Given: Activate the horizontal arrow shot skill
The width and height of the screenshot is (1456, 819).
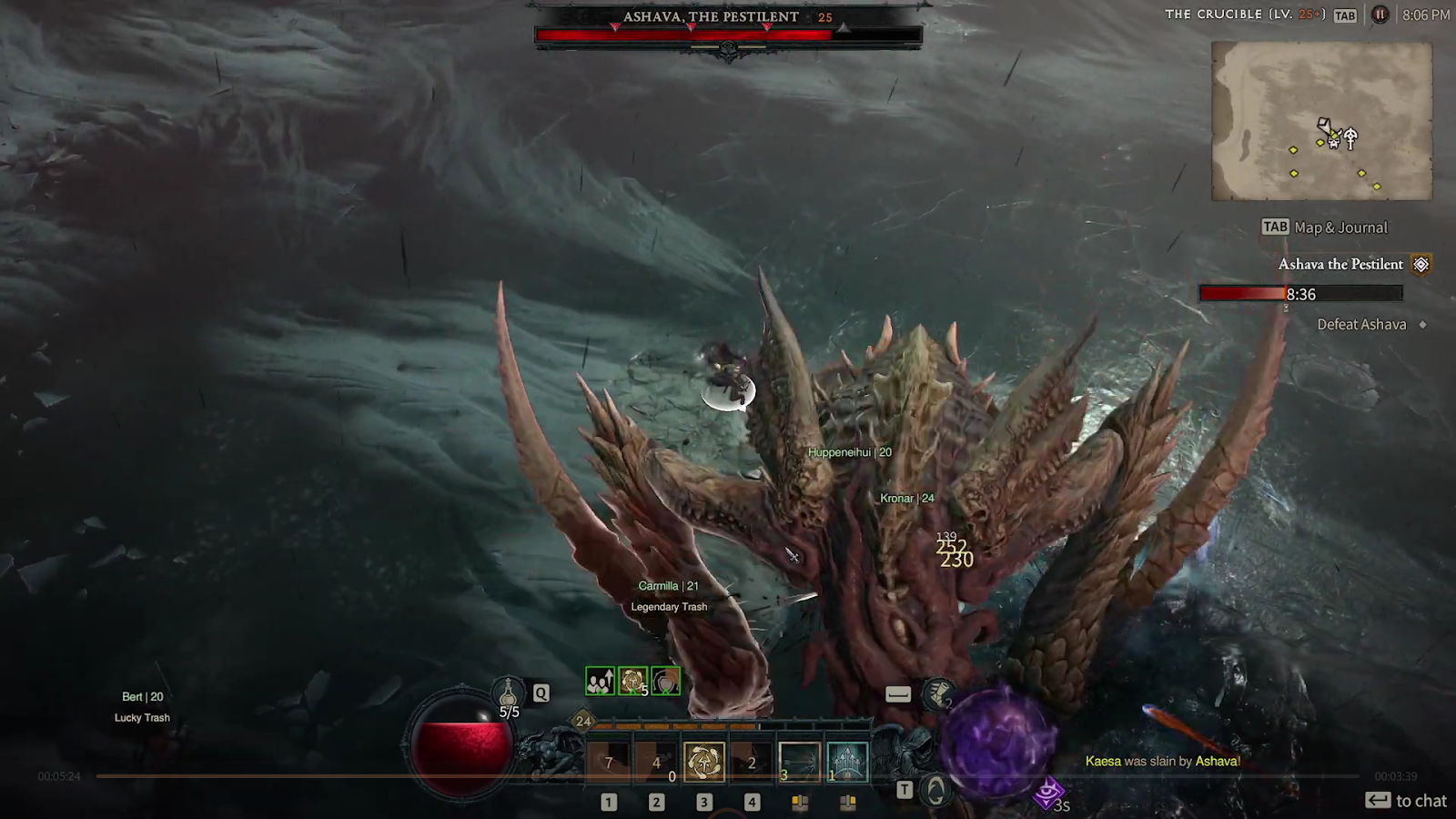Looking at the screenshot, I should 800,762.
